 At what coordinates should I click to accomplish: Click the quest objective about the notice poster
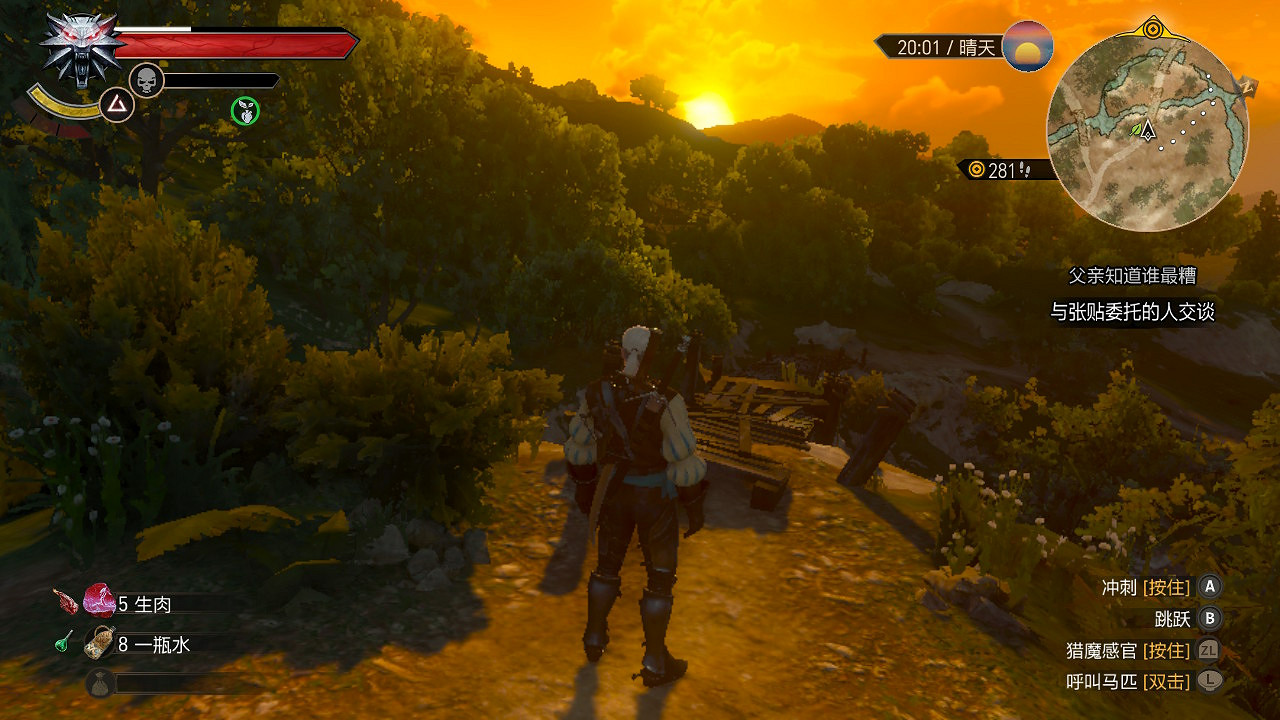point(1132,312)
